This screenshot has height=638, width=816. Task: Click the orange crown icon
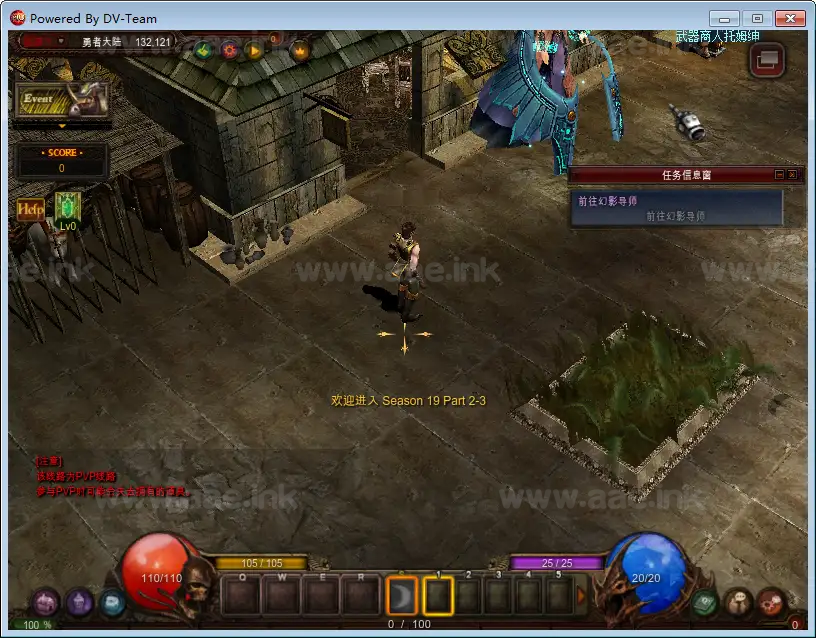click(299, 50)
